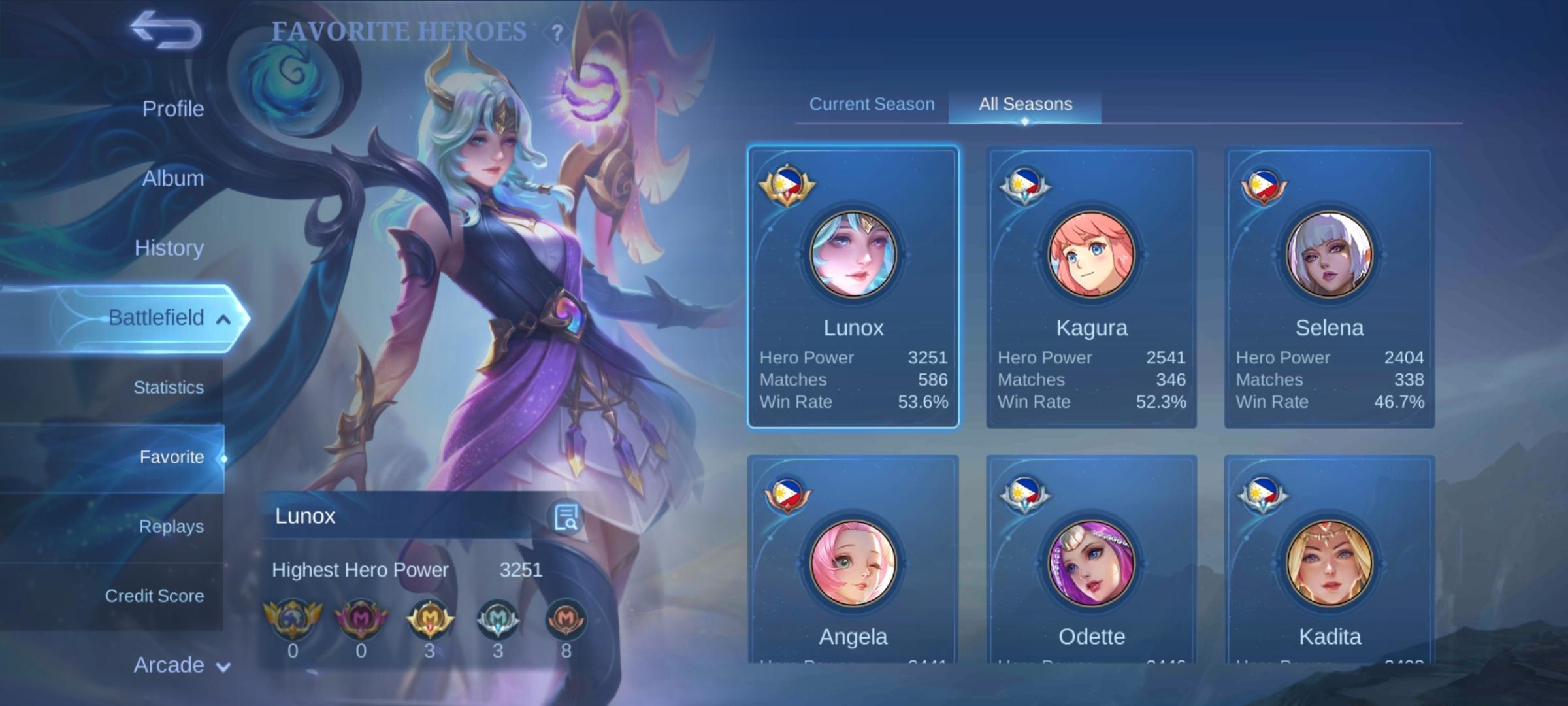Select the Kagura hero card
Screen dimensions: 1568x706
pos(1091,288)
